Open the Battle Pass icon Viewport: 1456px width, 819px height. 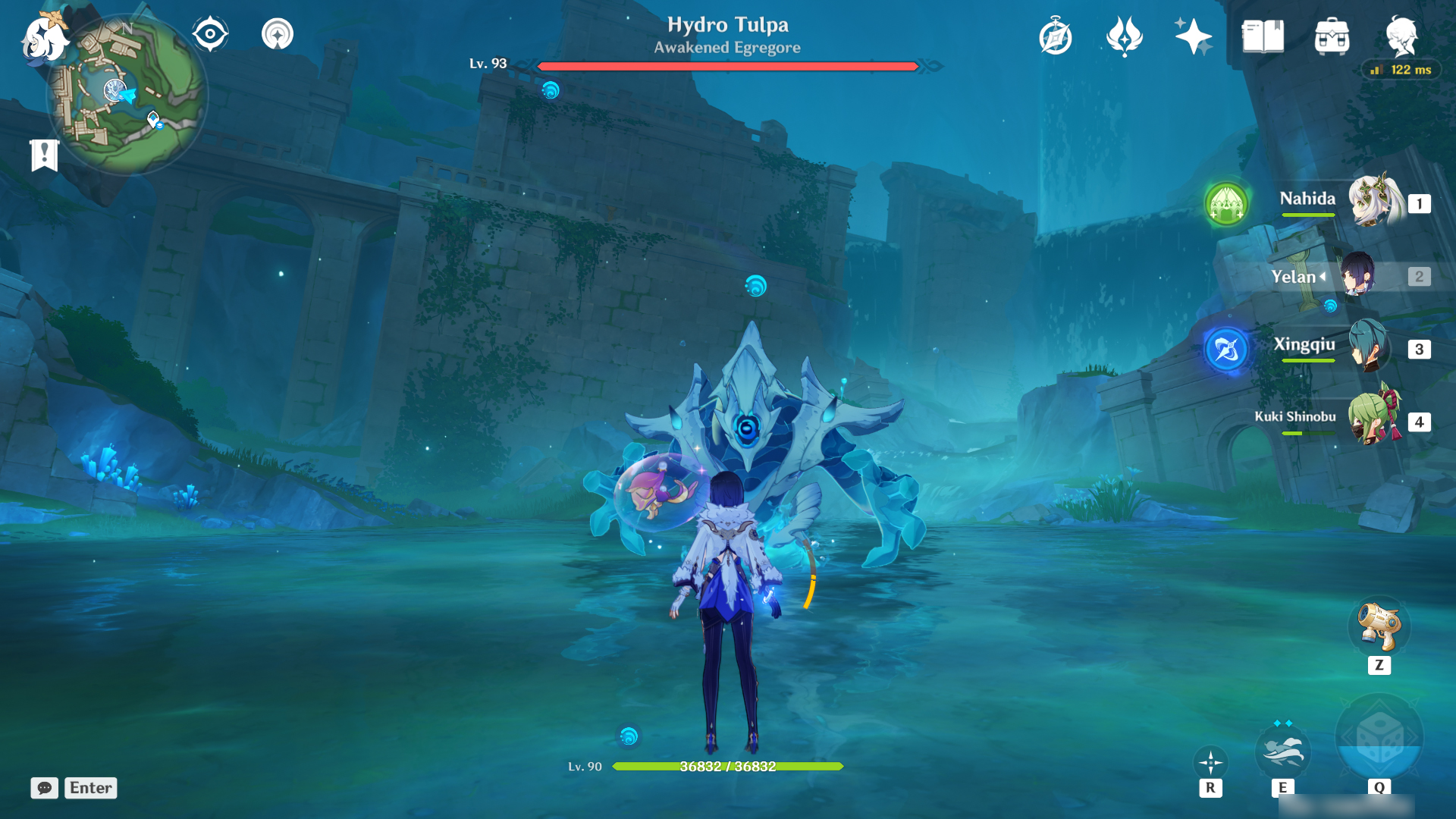[1124, 34]
